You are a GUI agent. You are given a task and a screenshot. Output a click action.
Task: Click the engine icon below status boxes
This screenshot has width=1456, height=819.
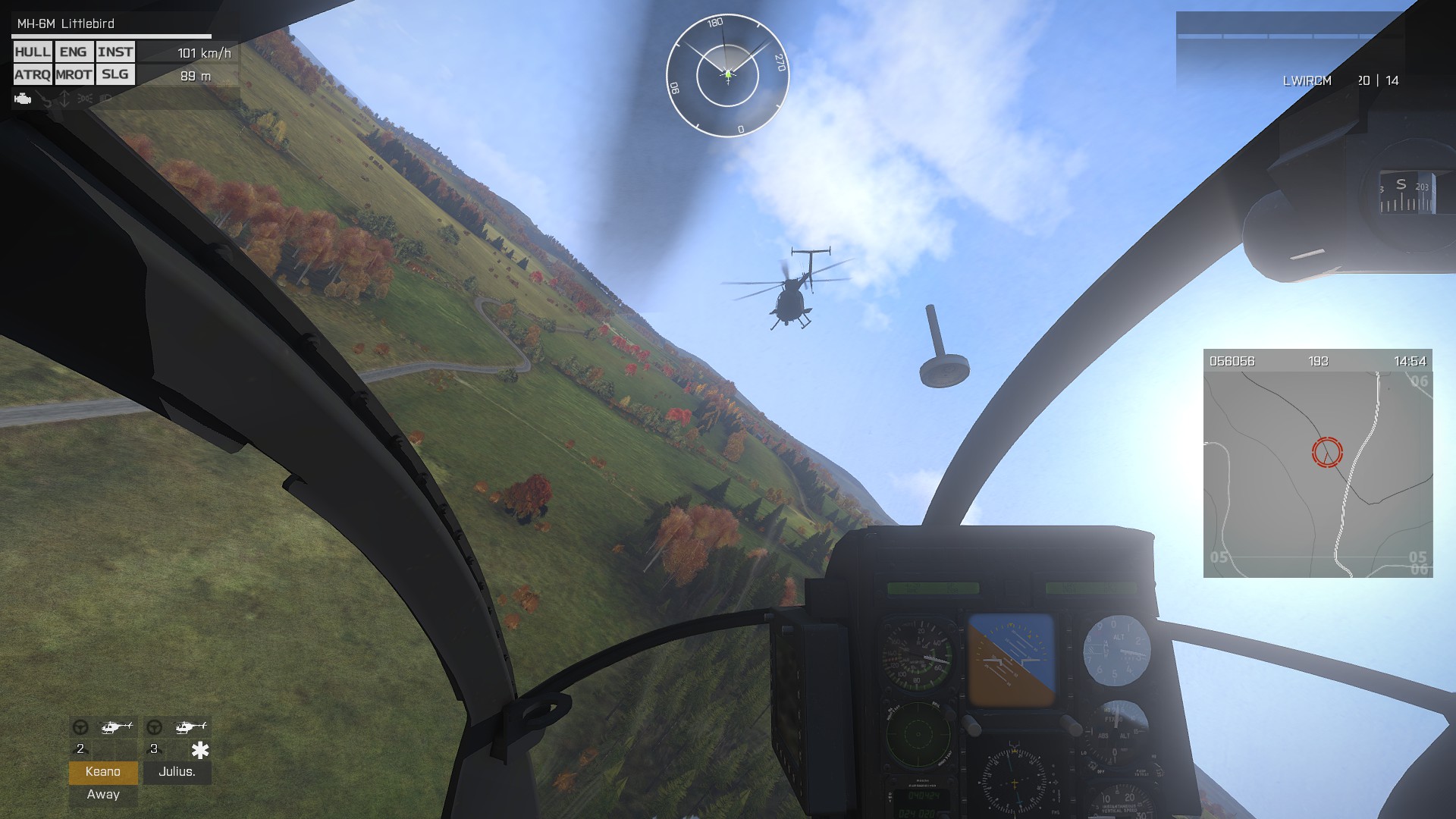(x=23, y=99)
